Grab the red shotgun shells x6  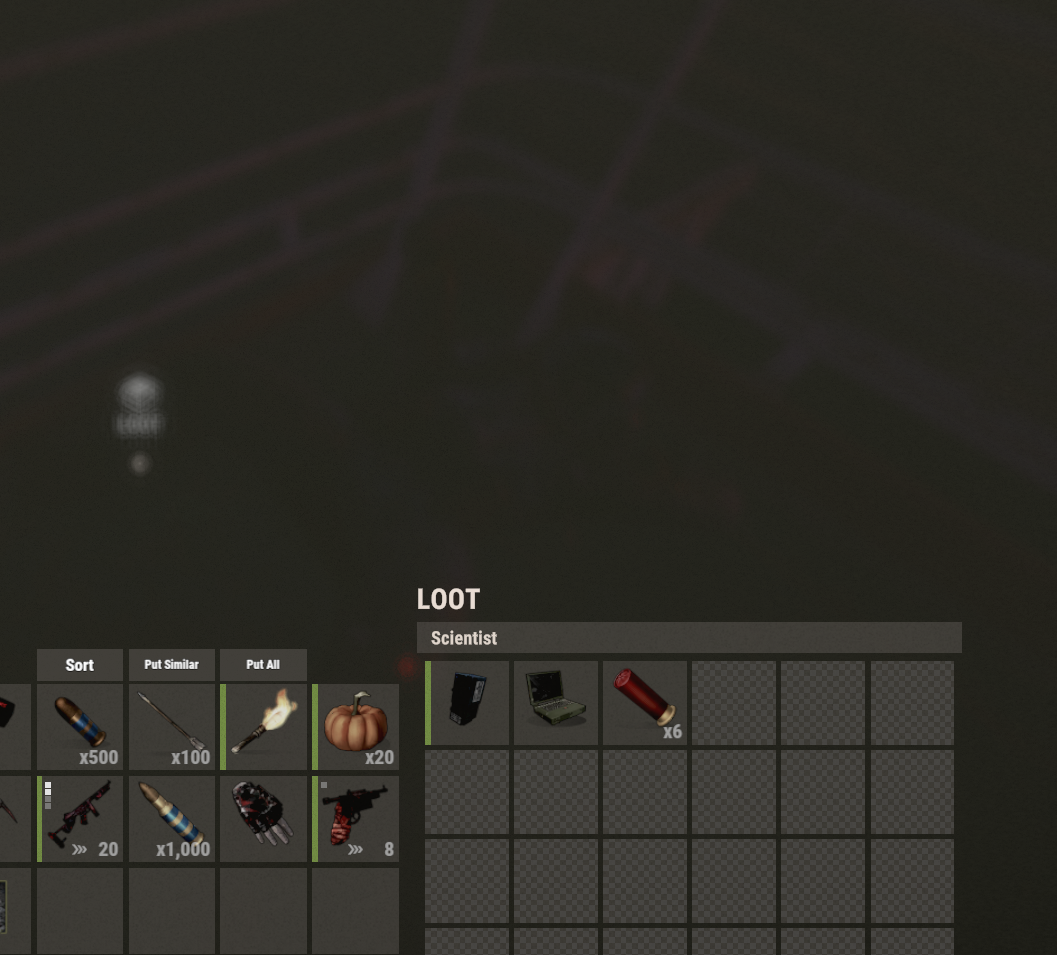[x=645, y=702]
